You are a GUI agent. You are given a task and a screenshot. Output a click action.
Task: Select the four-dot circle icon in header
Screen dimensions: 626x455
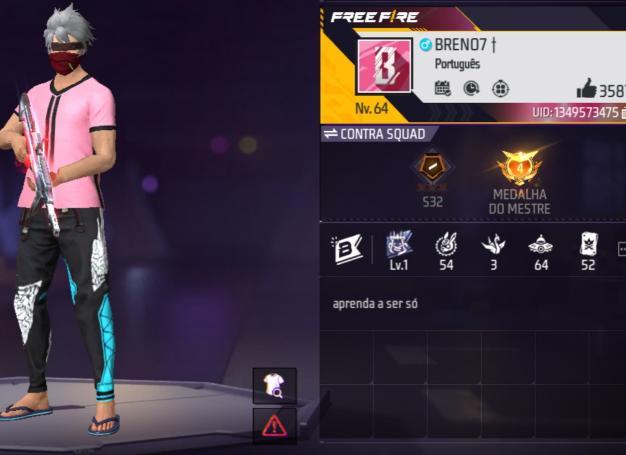point(501,89)
